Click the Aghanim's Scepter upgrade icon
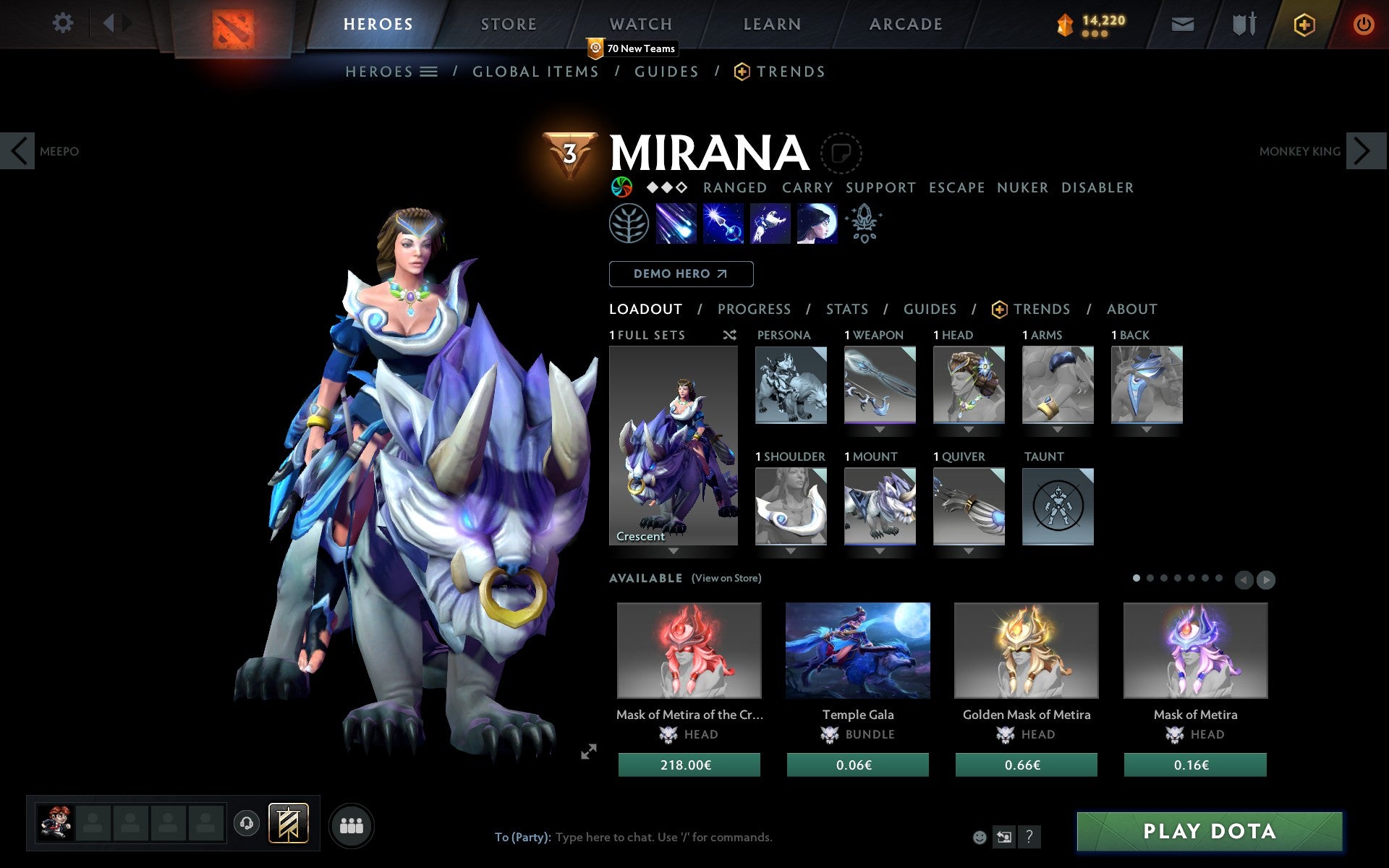The image size is (1389, 868). pos(865,224)
